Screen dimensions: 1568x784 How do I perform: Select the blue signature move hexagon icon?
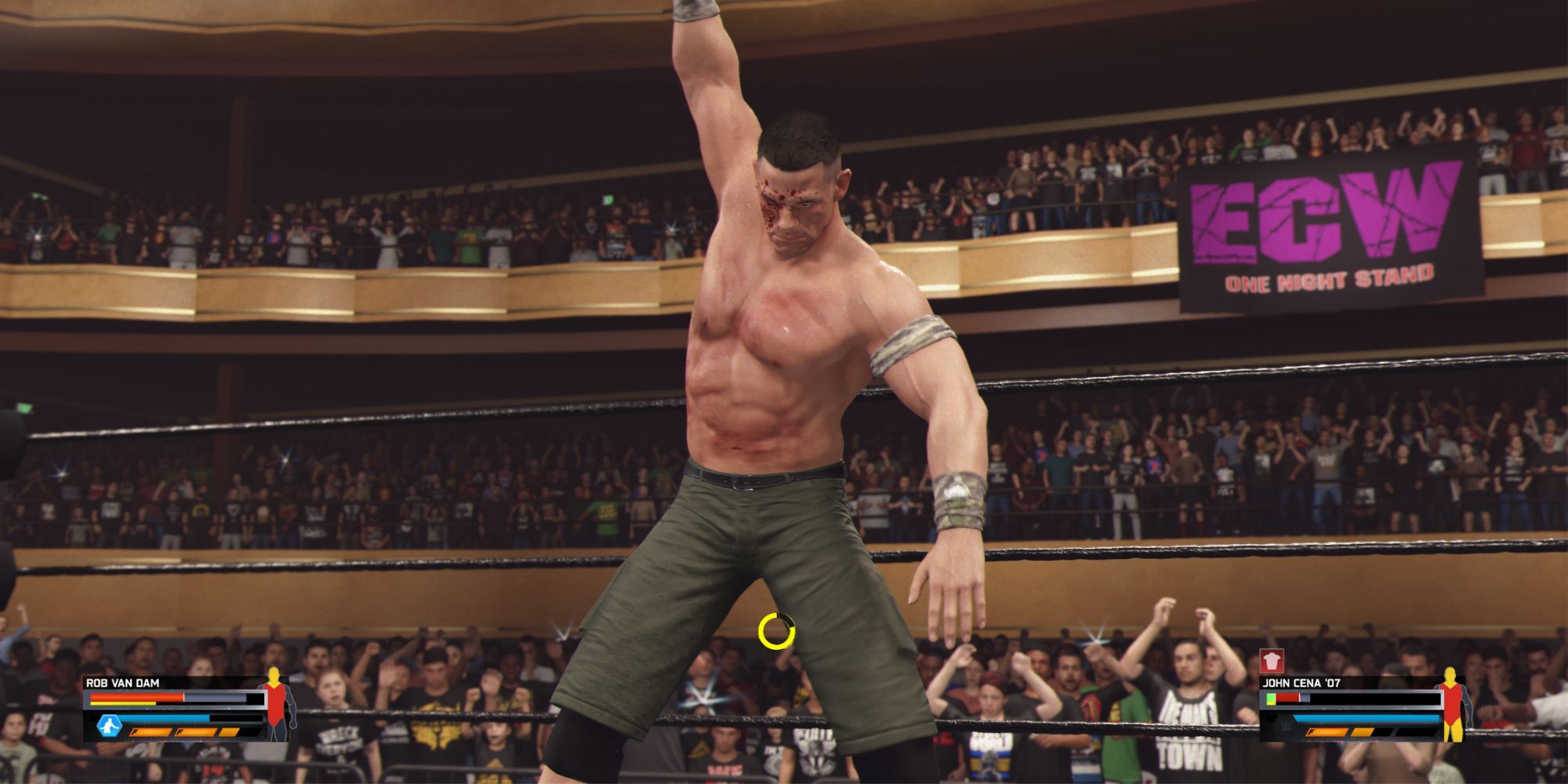pyautogui.click(x=109, y=725)
